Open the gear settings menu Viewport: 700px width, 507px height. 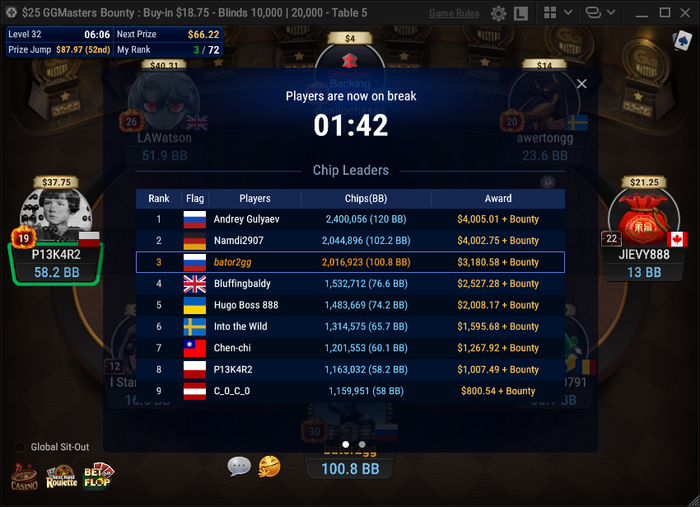click(498, 14)
